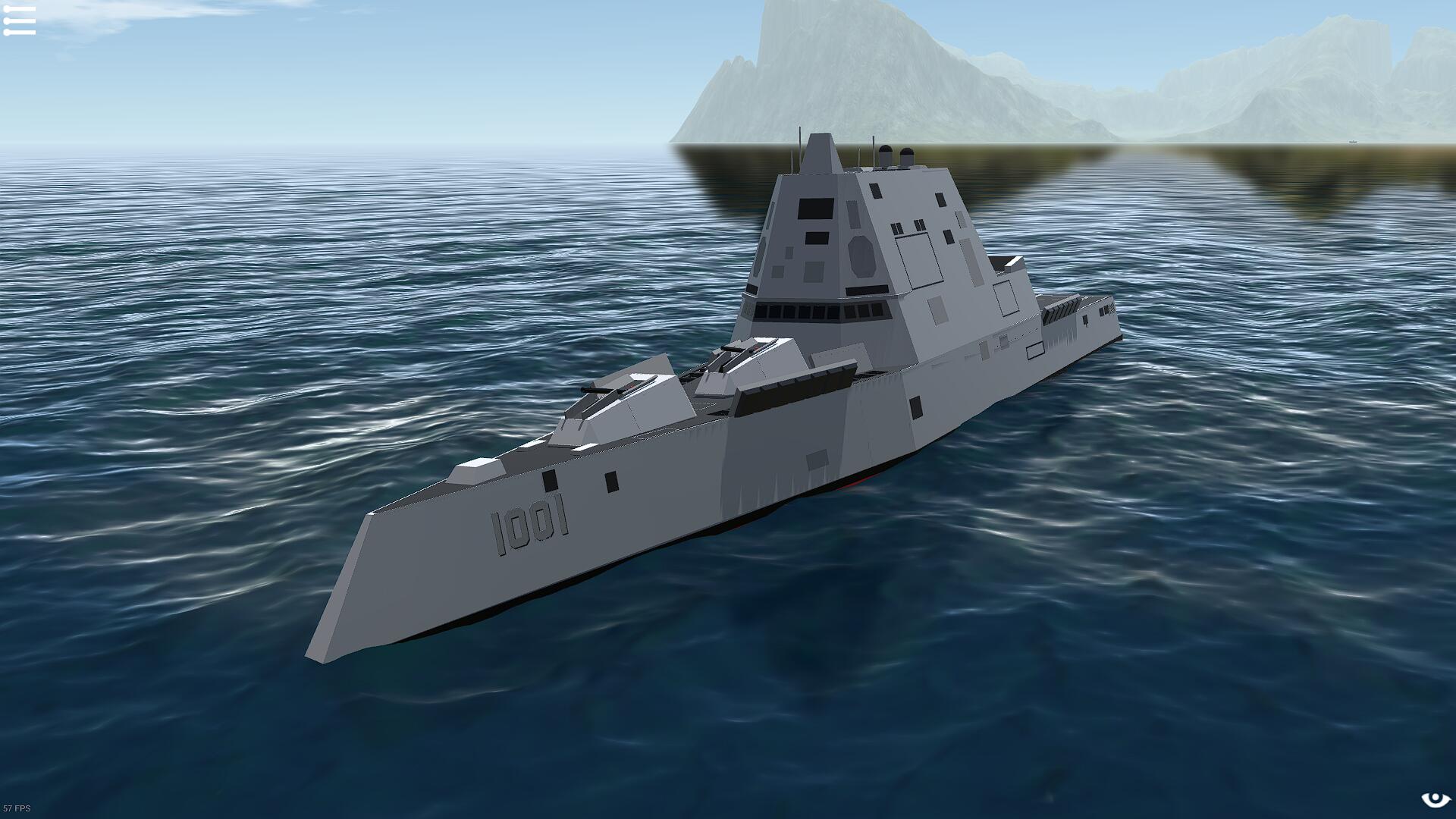Click the small vessel on the right horizon
The width and height of the screenshot is (1456, 819).
(1354, 142)
